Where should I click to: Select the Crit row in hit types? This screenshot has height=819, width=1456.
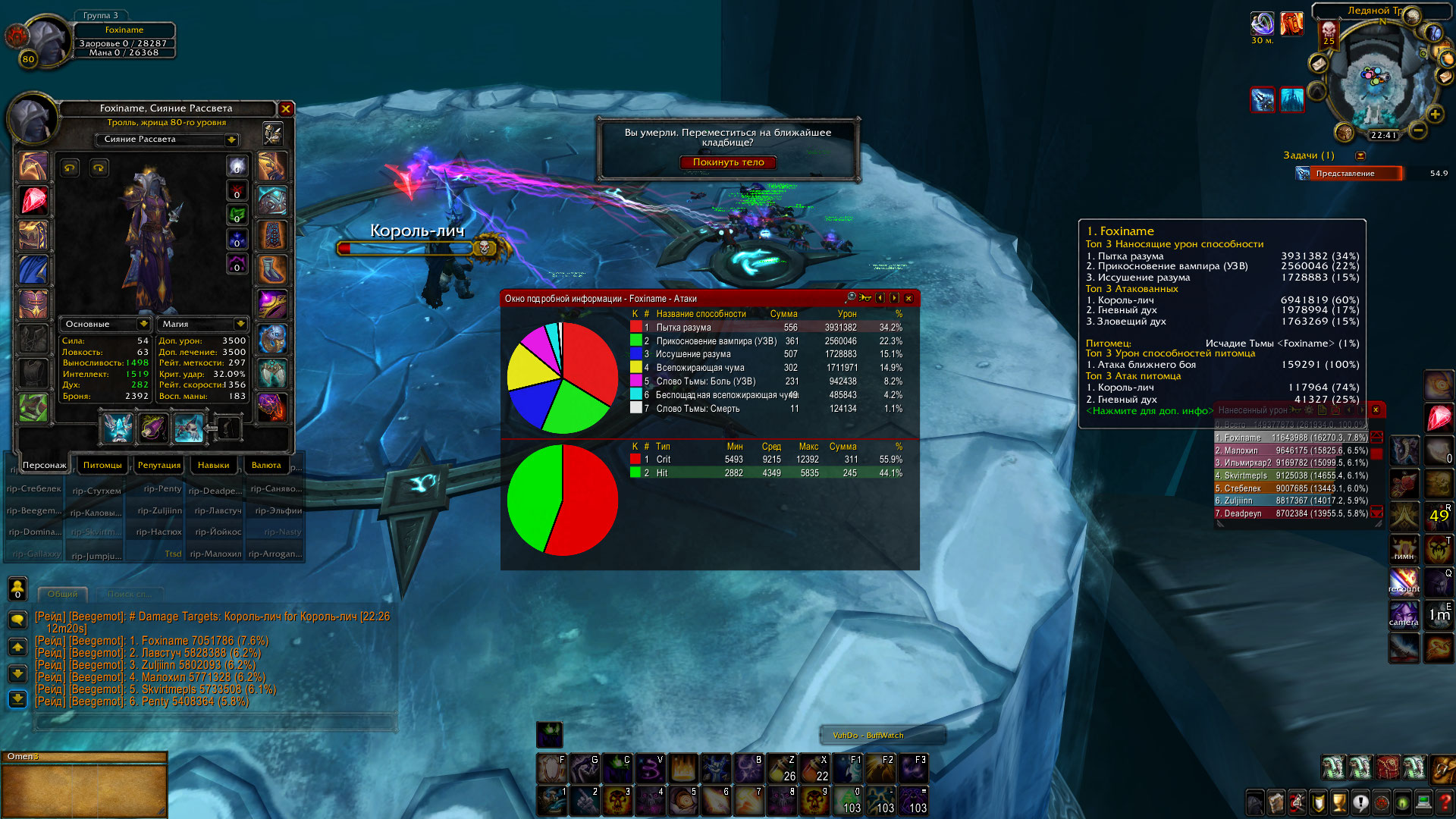point(766,460)
